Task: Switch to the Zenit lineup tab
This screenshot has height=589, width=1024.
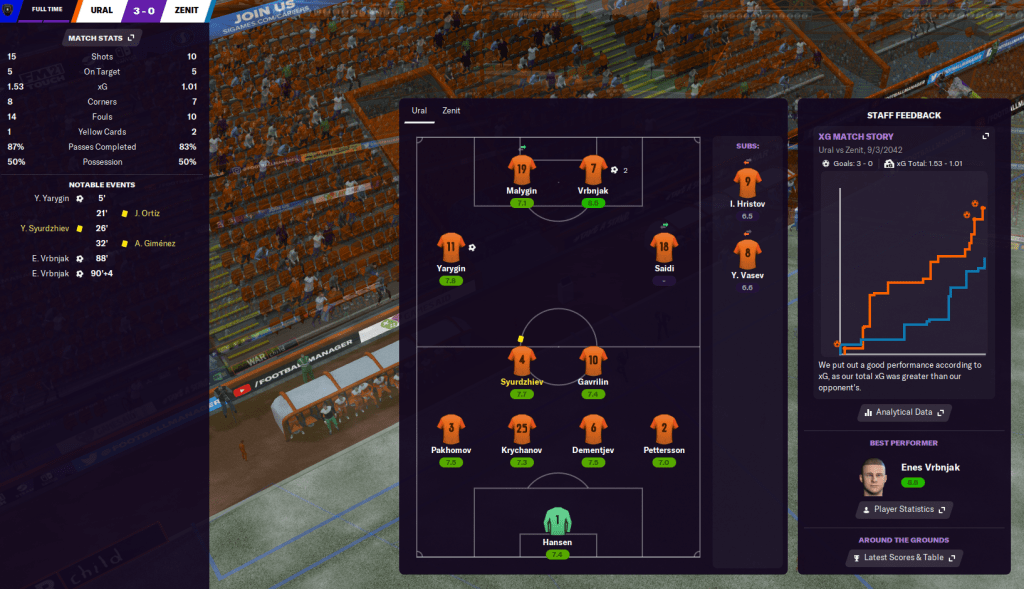Action: 451,111
